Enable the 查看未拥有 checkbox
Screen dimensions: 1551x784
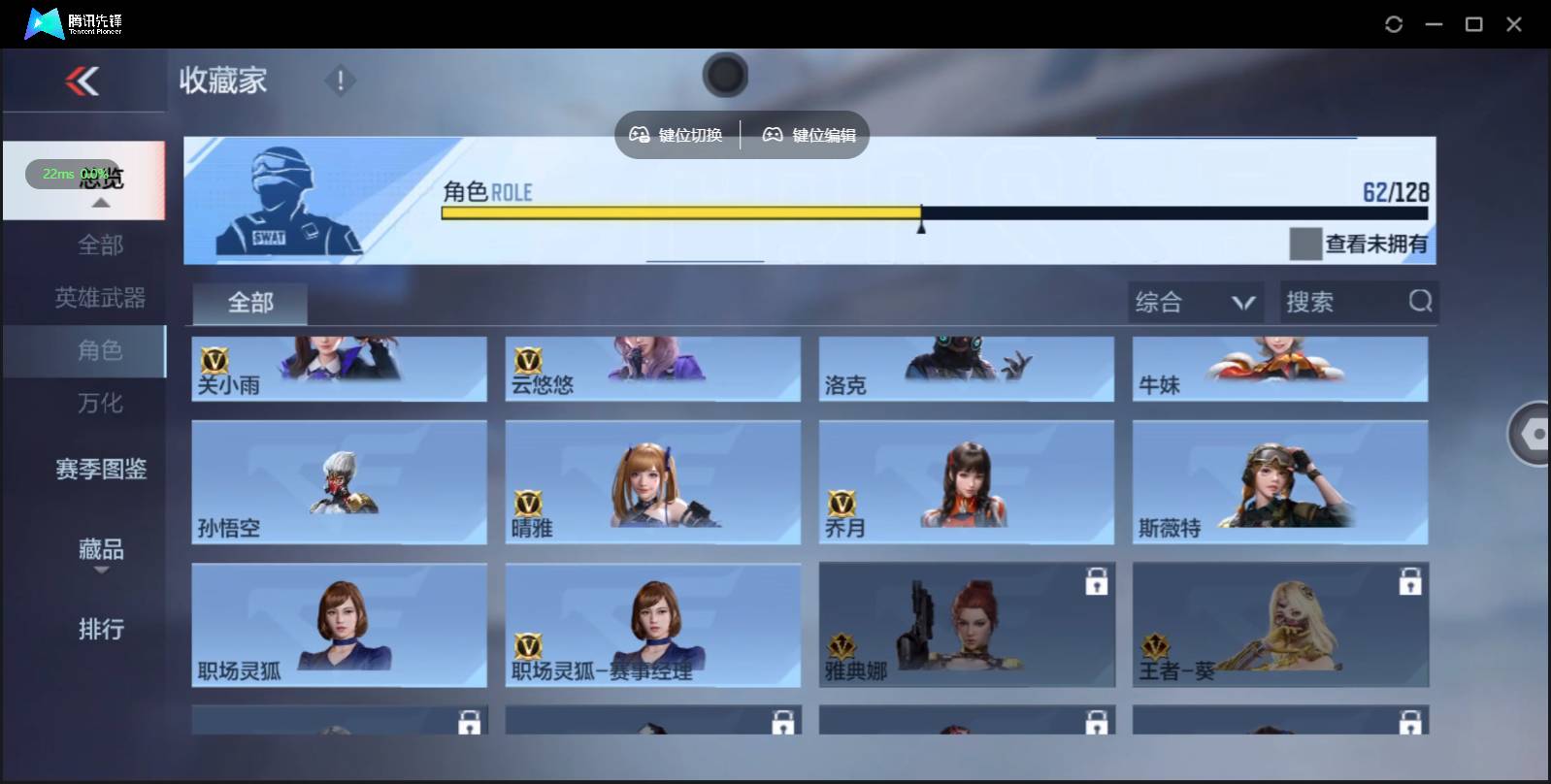click(x=1304, y=244)
